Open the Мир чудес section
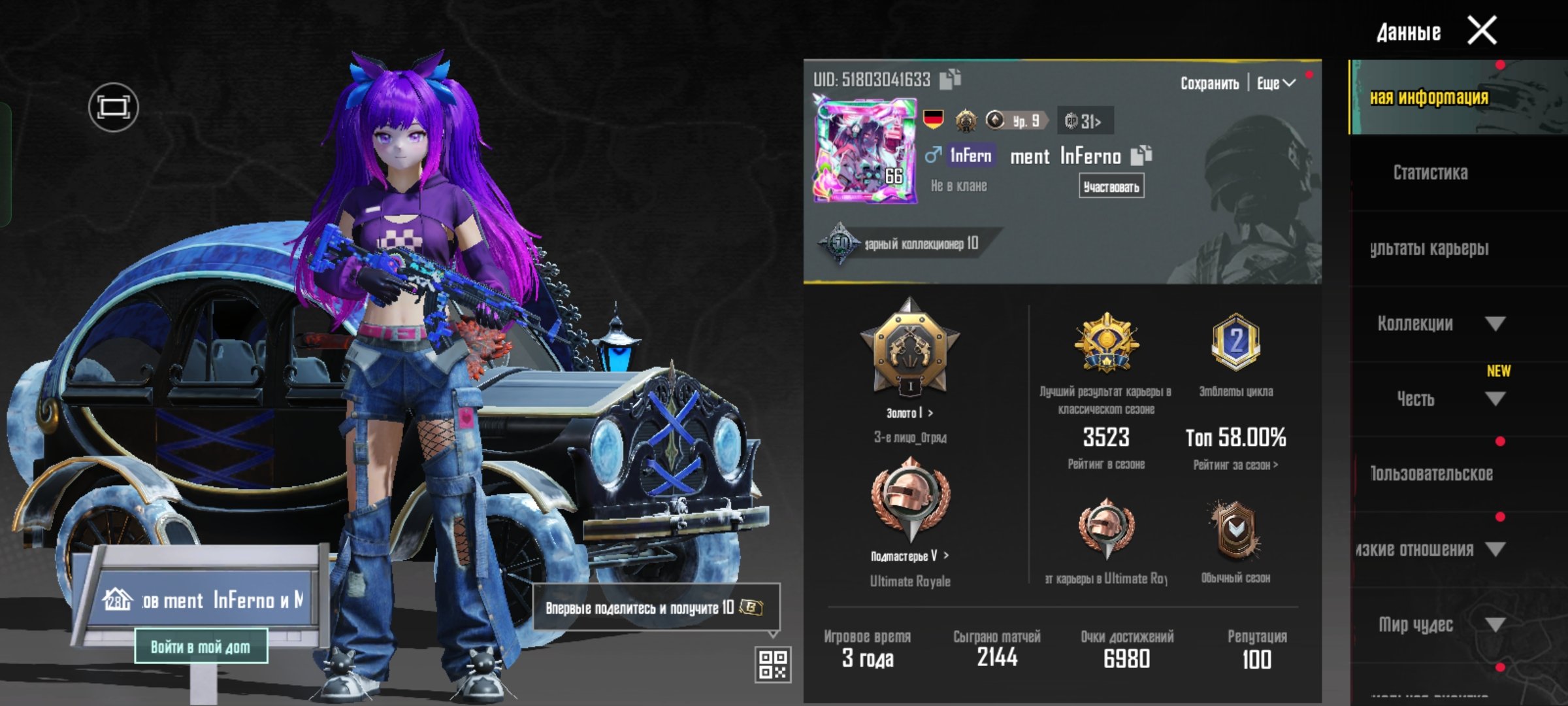This screenshot has height=706, width=1568. coord(1495,625)
